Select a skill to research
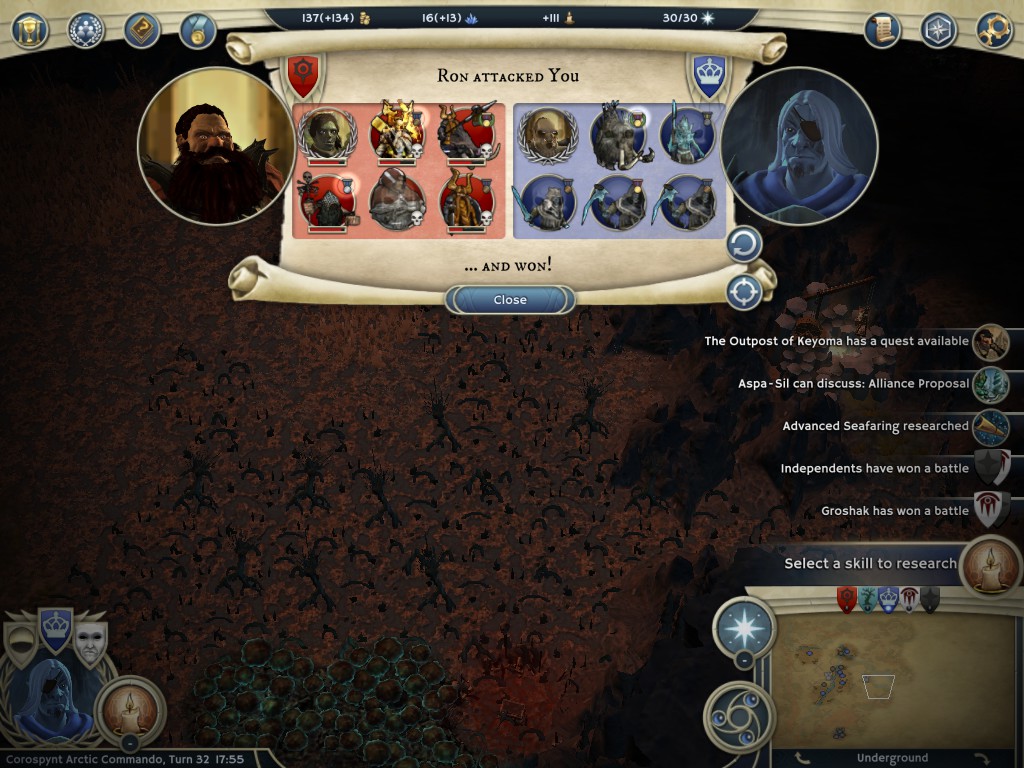The image size is (1024, 768). pos(871,564)
